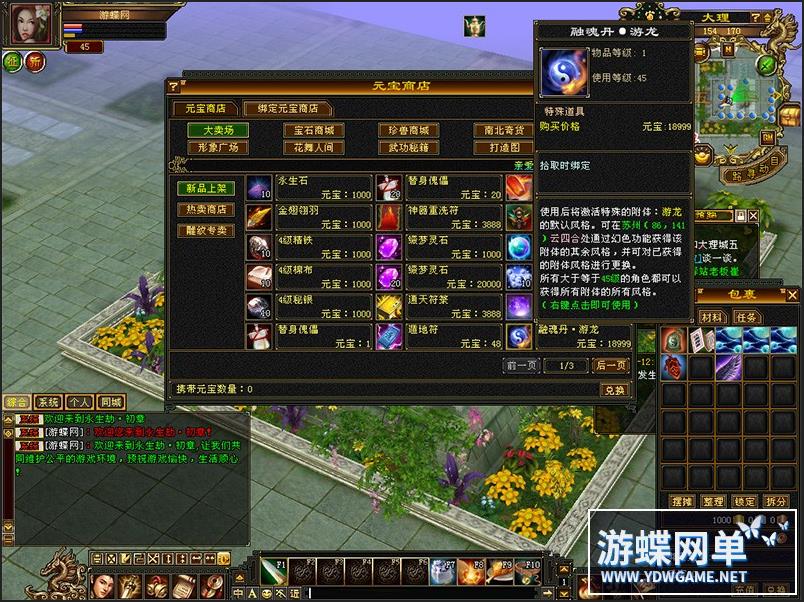
Task: Select the 永生石 shop item
Action: point(308,188)
